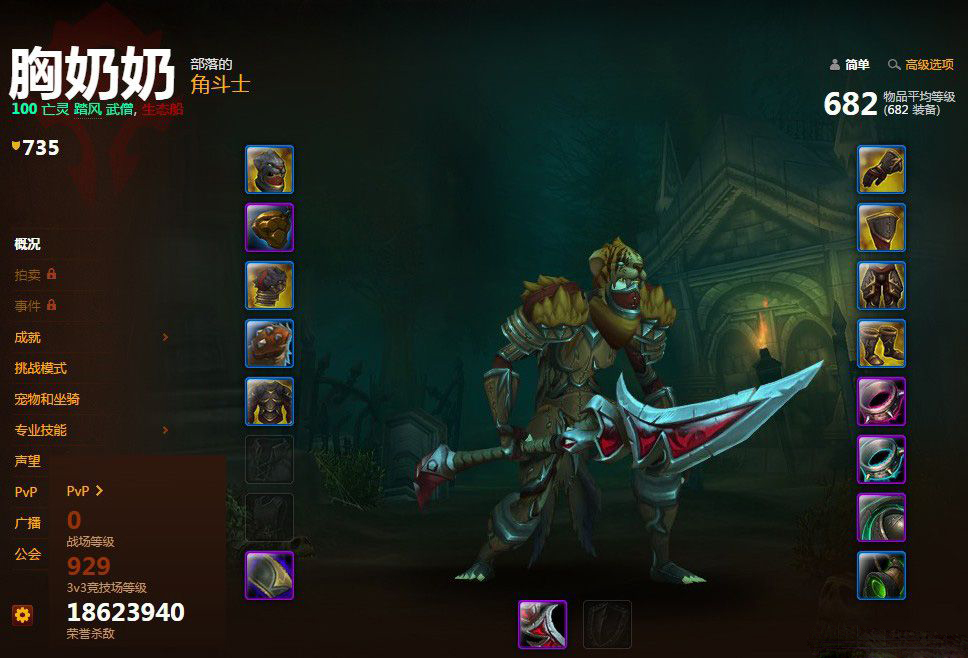
Task: Open the 概况 overview section
Action: [x=27, y=244]
